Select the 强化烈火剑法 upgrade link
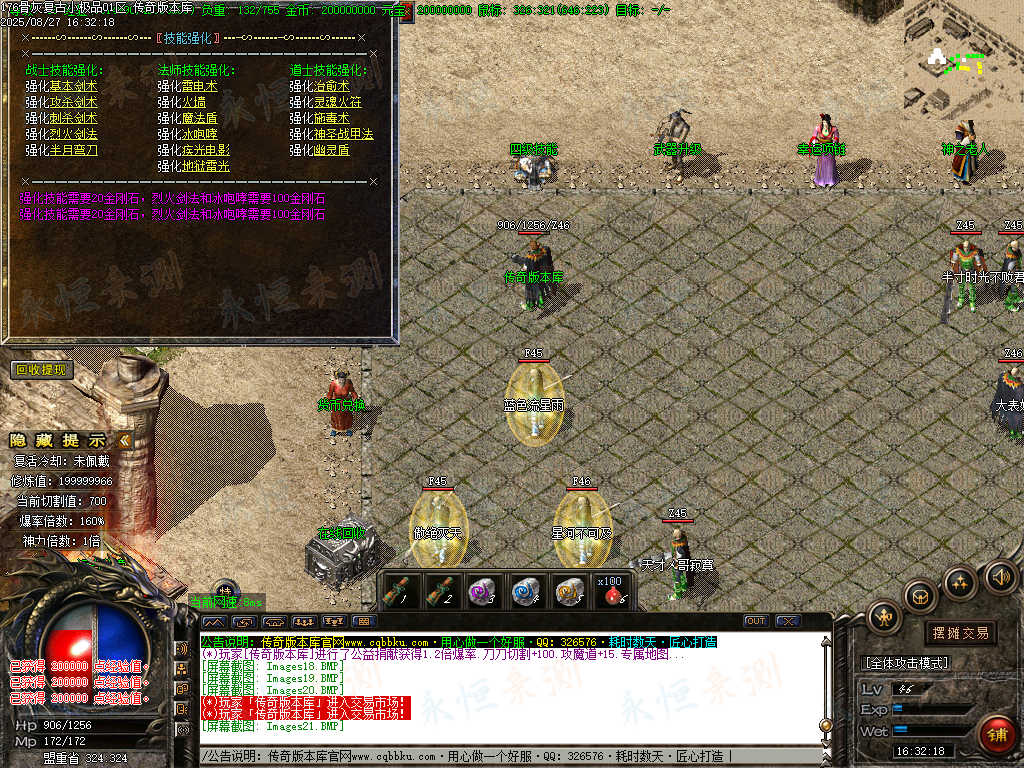The height and width of the screenshot is (768, 1024). point(61,134)
